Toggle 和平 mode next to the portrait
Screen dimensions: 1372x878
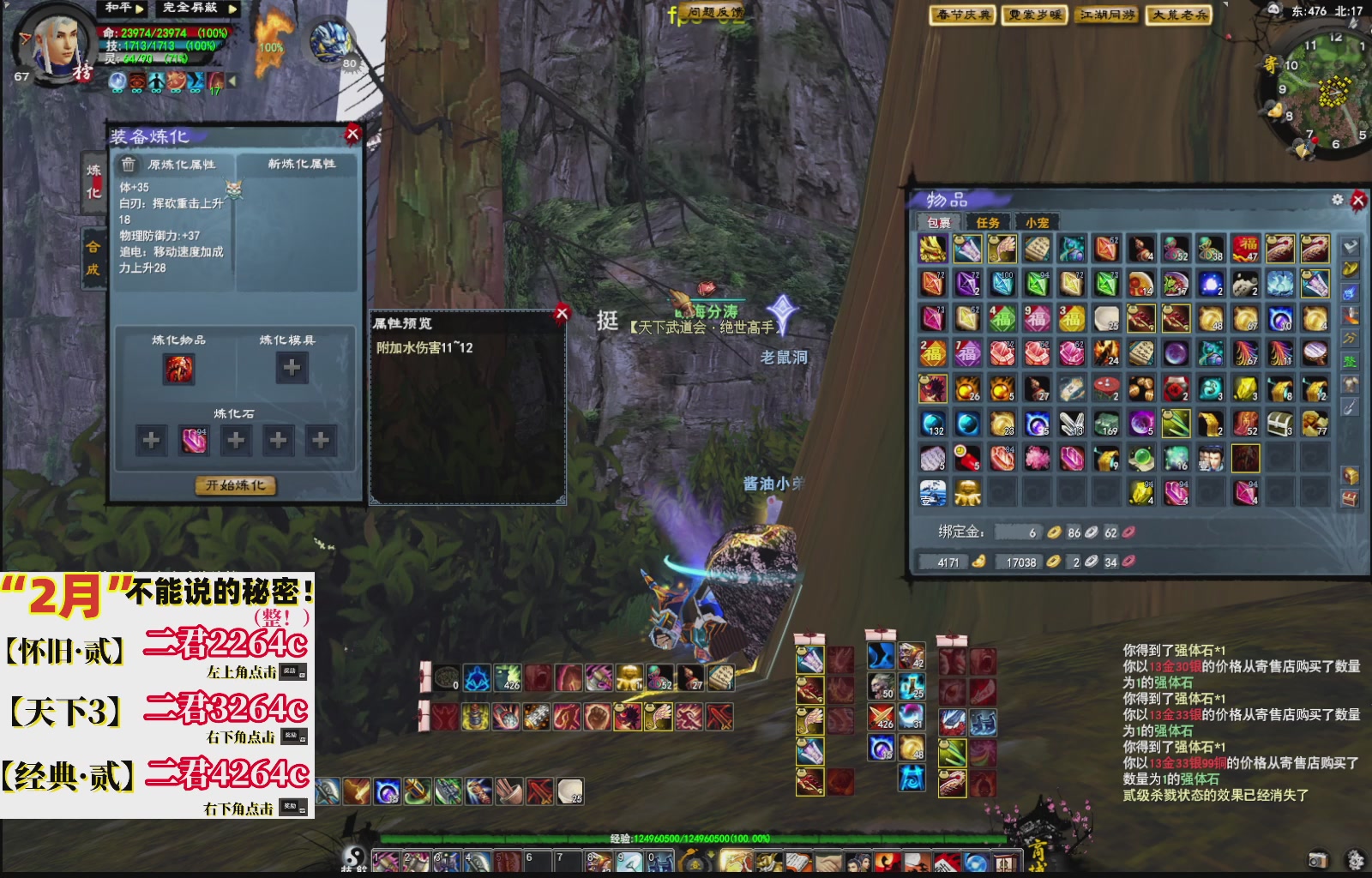click(118, 9)
